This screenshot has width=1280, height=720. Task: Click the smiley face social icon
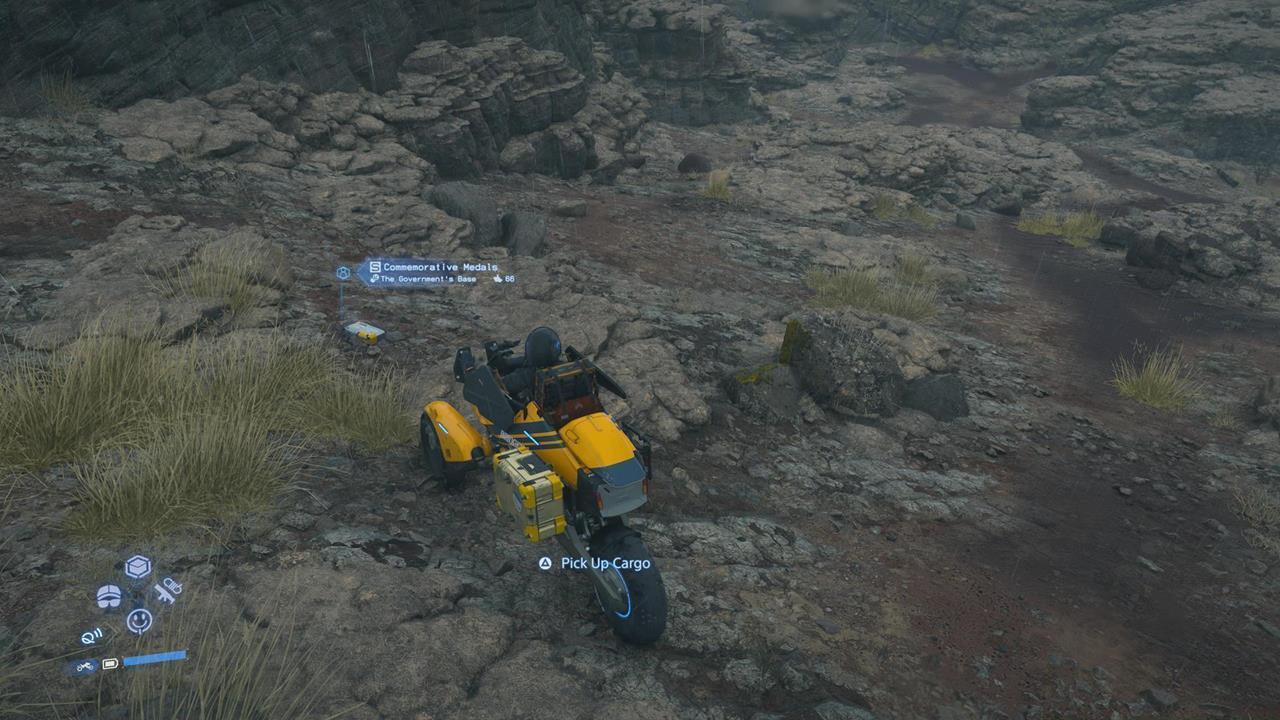click(138, 618)
